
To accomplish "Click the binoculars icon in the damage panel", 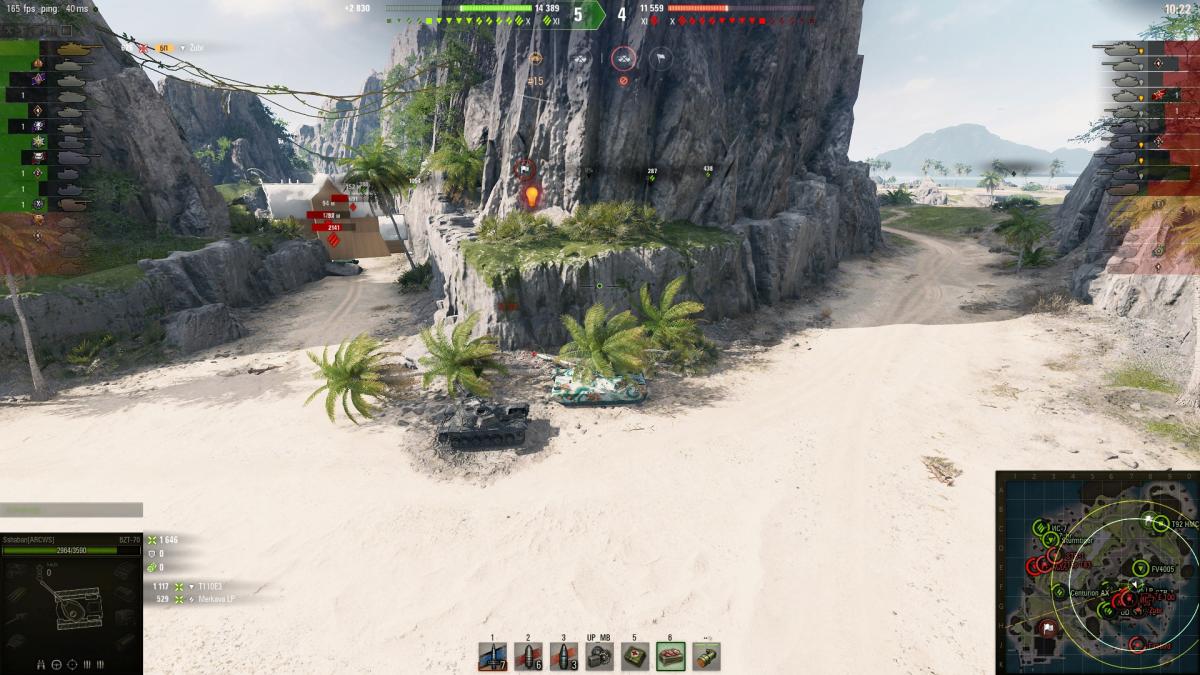I will (43, 664).
